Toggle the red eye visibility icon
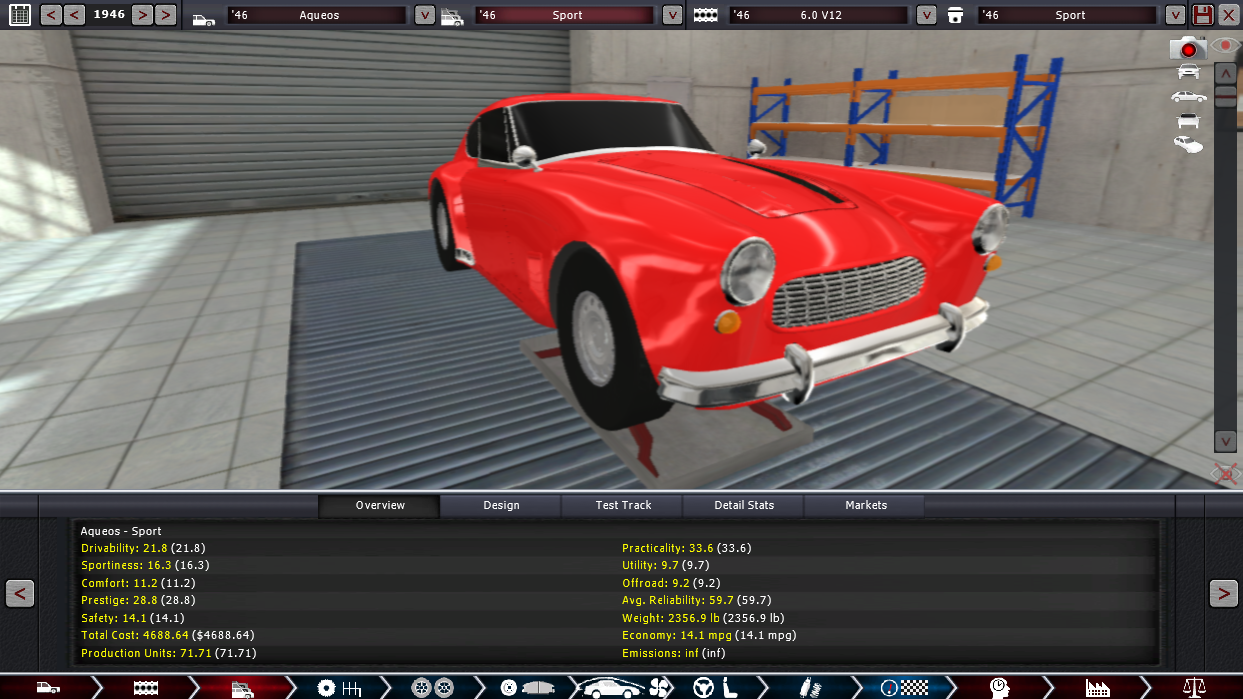Image resolution: width=1243 pixels, height=699 pixels. click(1225, 46)
